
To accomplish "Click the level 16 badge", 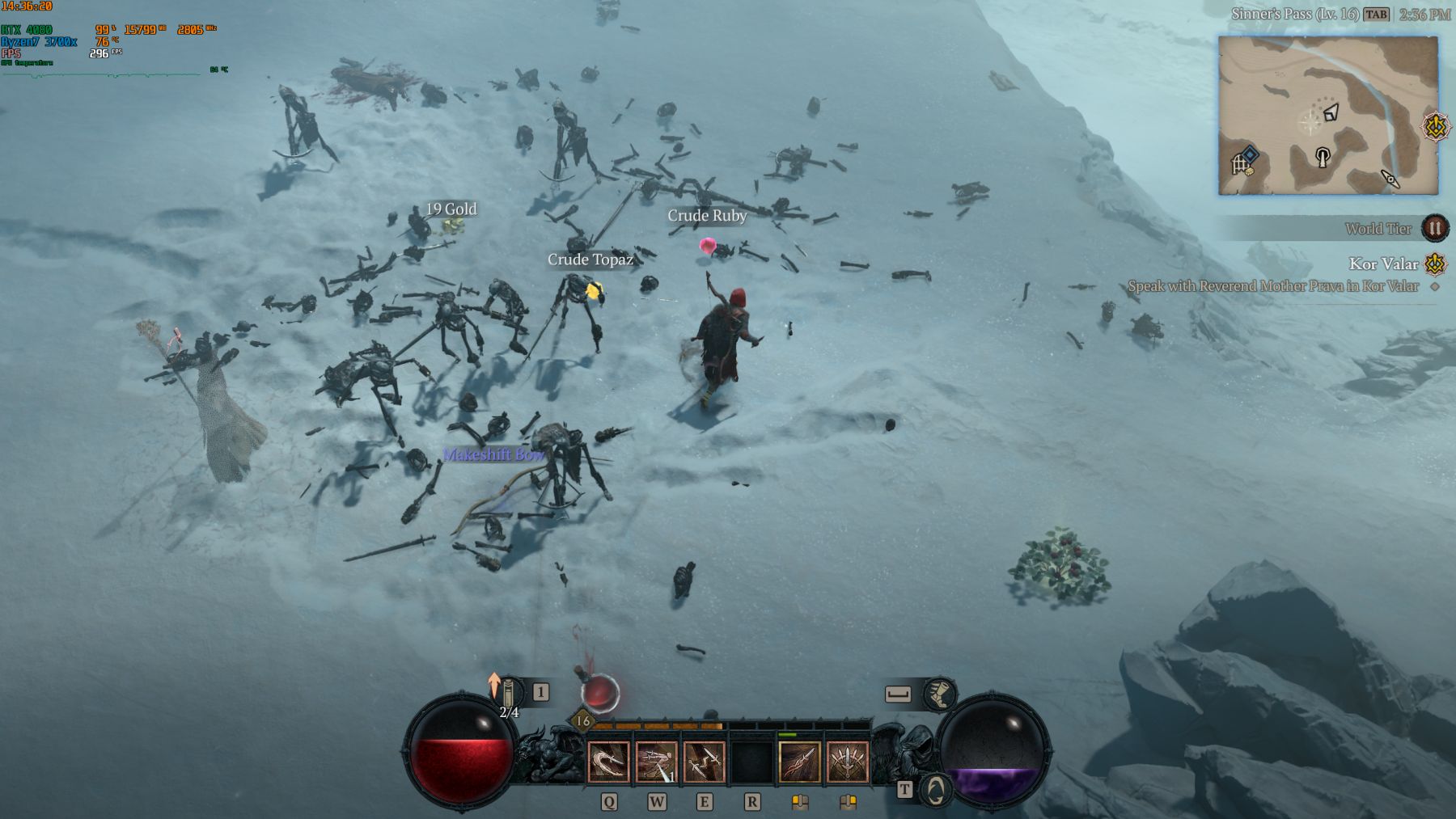I will [582, 721].
